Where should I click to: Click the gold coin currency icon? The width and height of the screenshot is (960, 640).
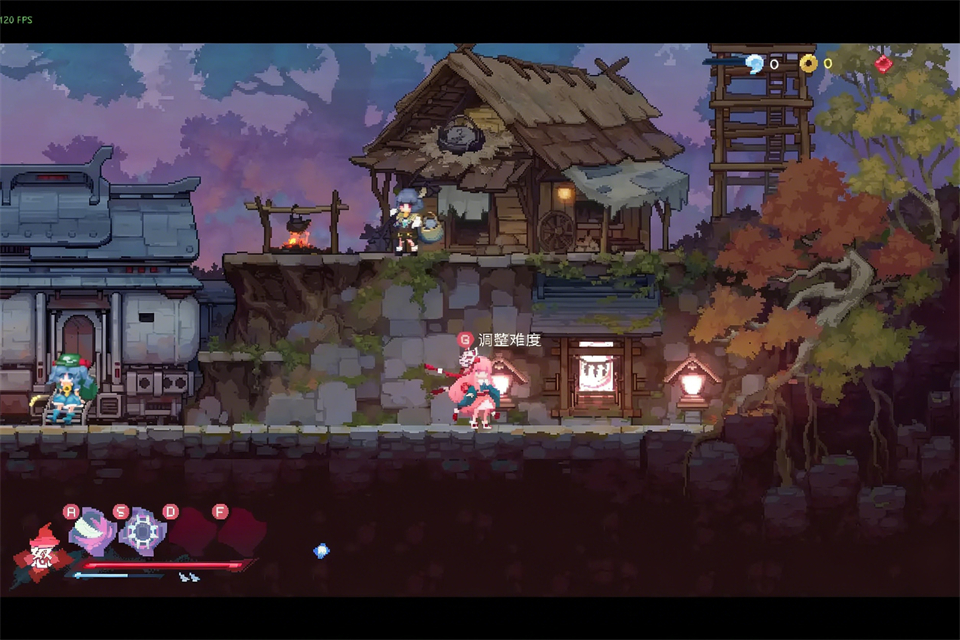808,64
